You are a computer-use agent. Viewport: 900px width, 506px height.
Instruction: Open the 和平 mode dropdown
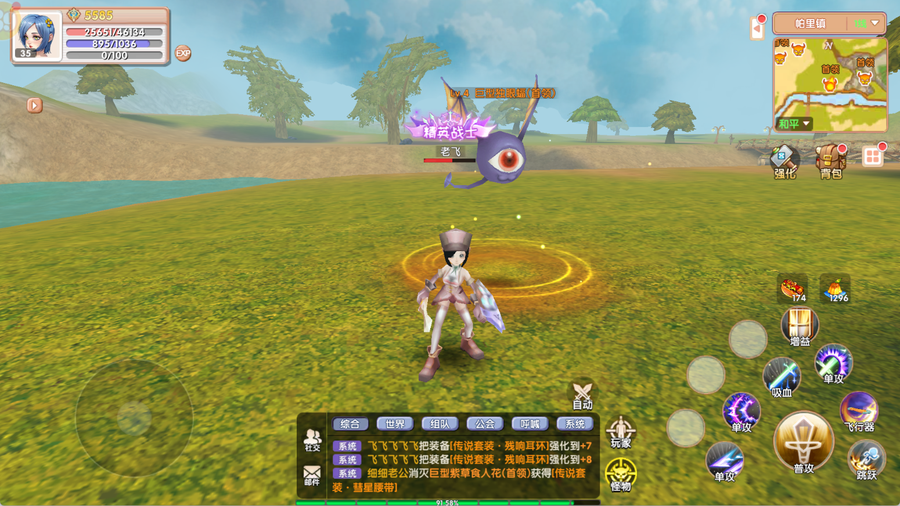[795, 123]
